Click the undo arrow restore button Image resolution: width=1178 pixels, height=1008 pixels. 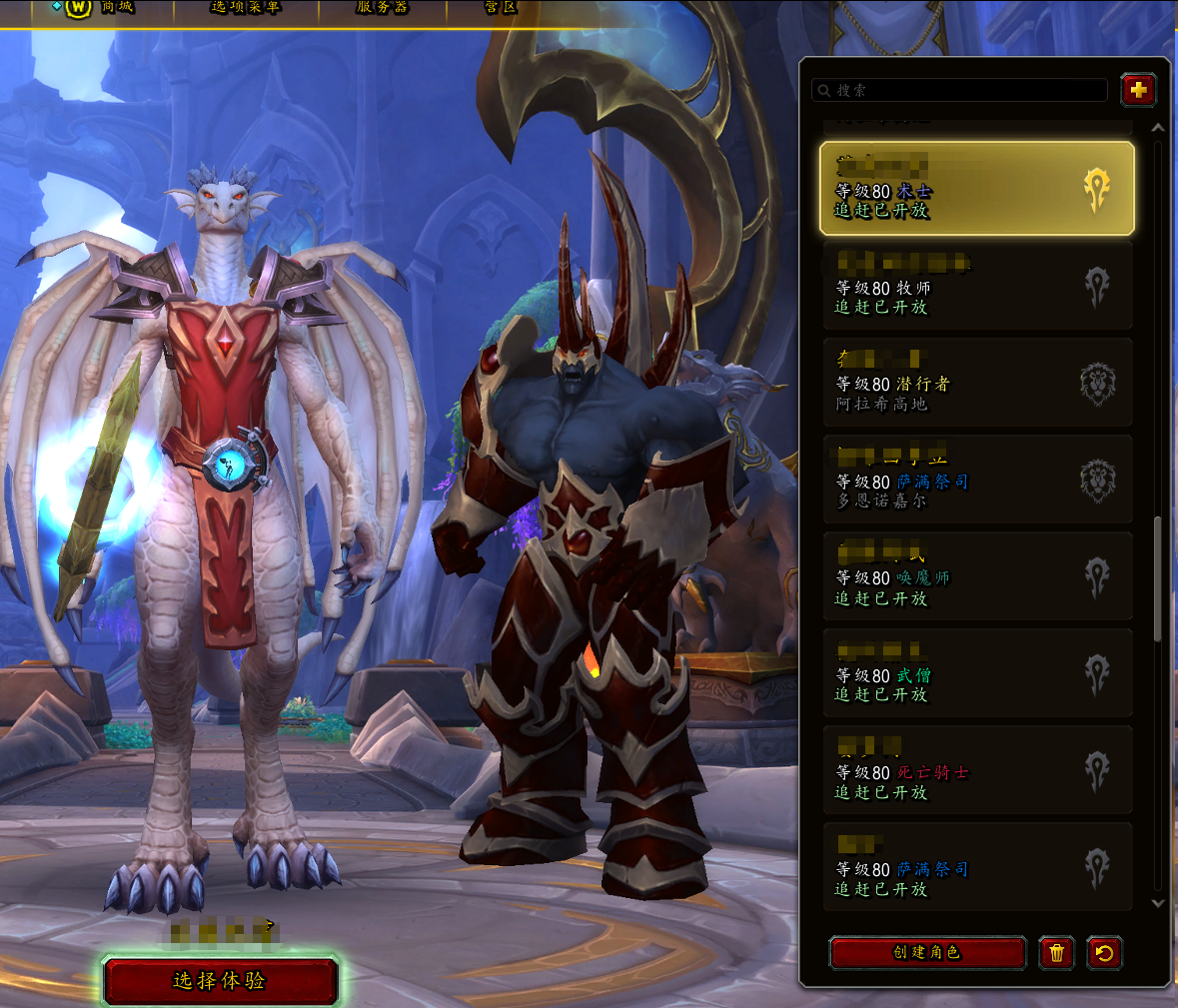tap(1104, 953)
